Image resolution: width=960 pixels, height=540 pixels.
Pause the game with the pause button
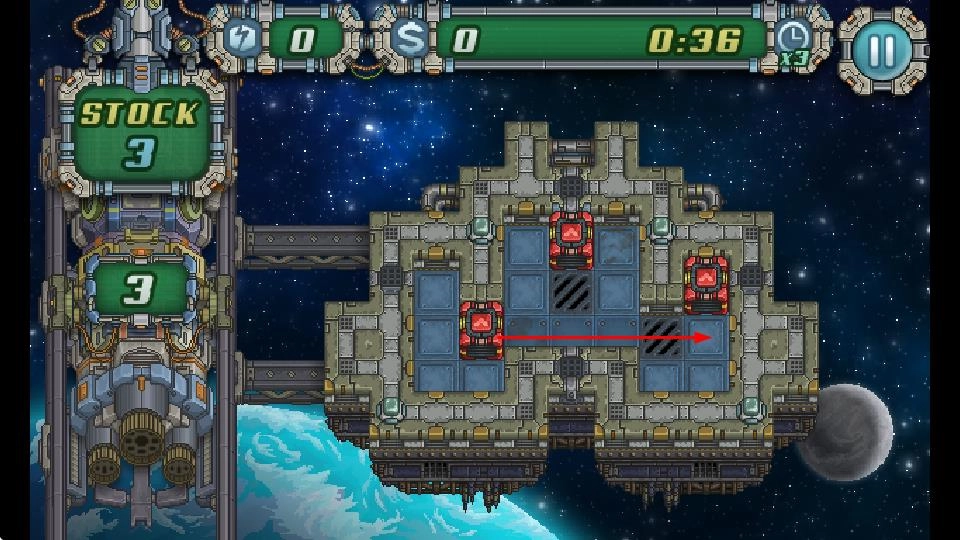point(881,47)
